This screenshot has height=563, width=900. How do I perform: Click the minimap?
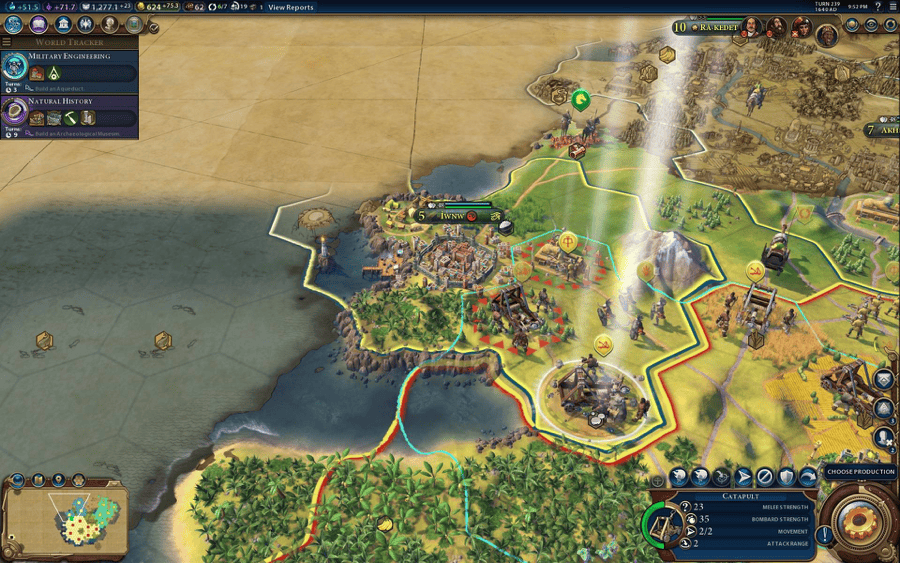pyautogui.click(x=65, y=517)
